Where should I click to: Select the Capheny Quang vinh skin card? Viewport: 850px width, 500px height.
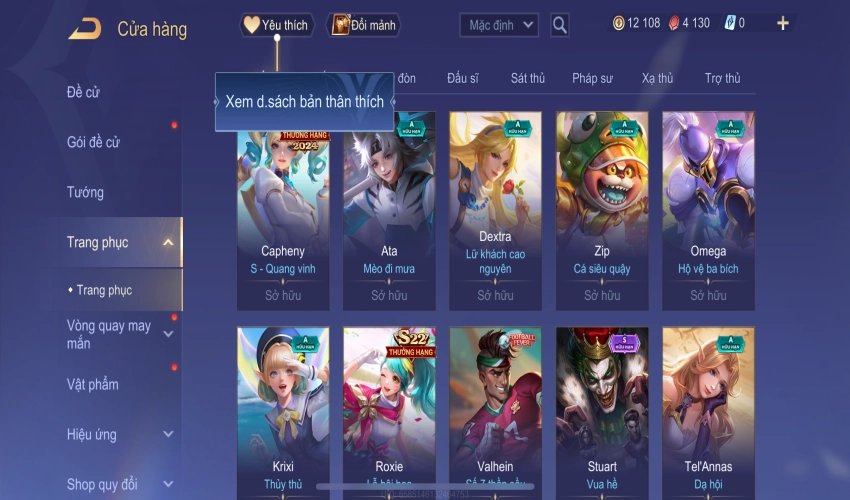pyautogui.click(x=283, y=210)
